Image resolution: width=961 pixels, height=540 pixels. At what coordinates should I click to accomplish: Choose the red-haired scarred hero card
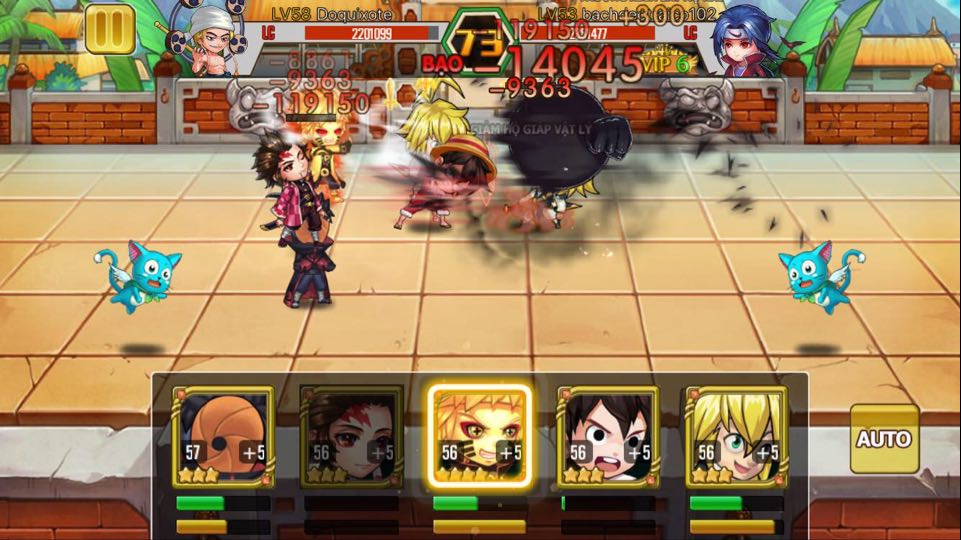coord(351,437)
